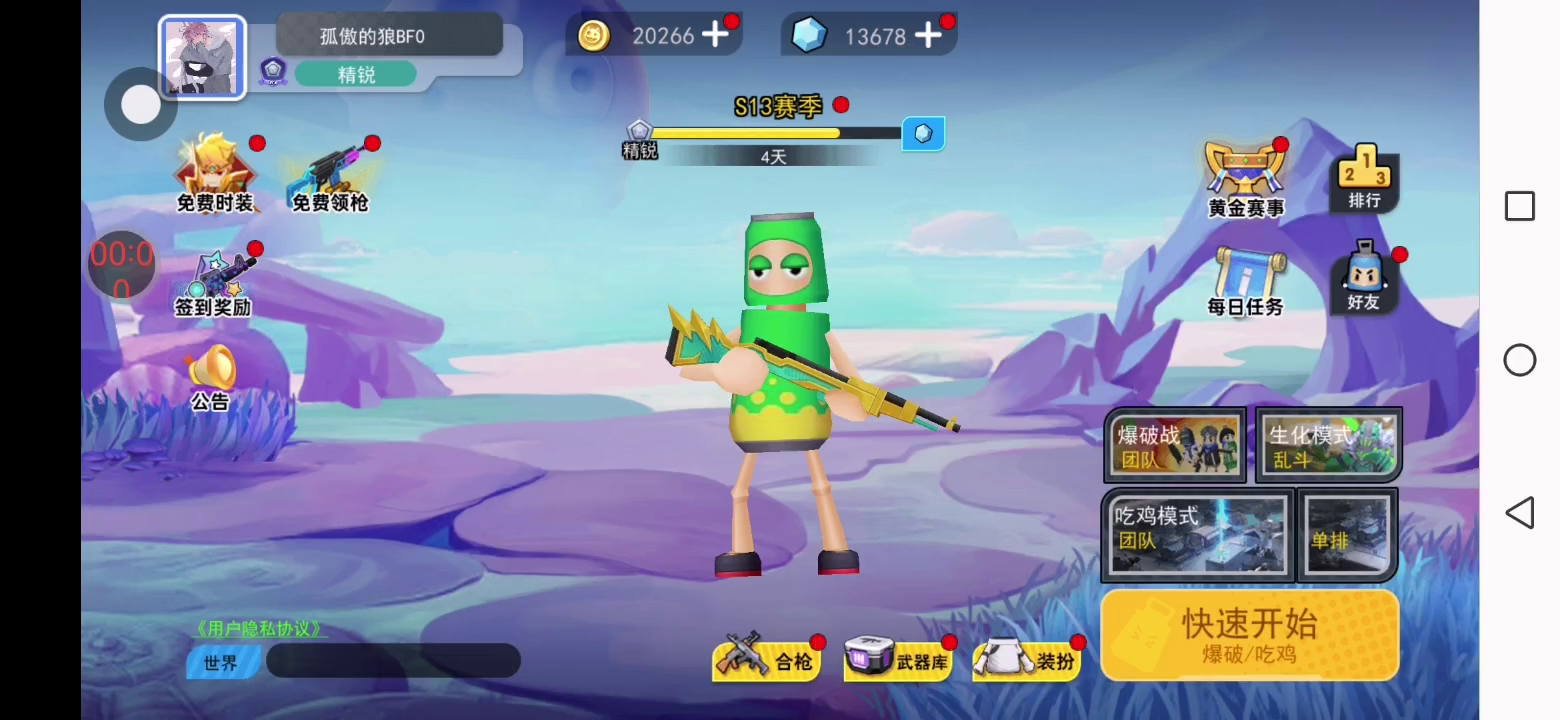Start match with 快速开始 button
The image size is (1560, 720).
[x=1249, y=634]
